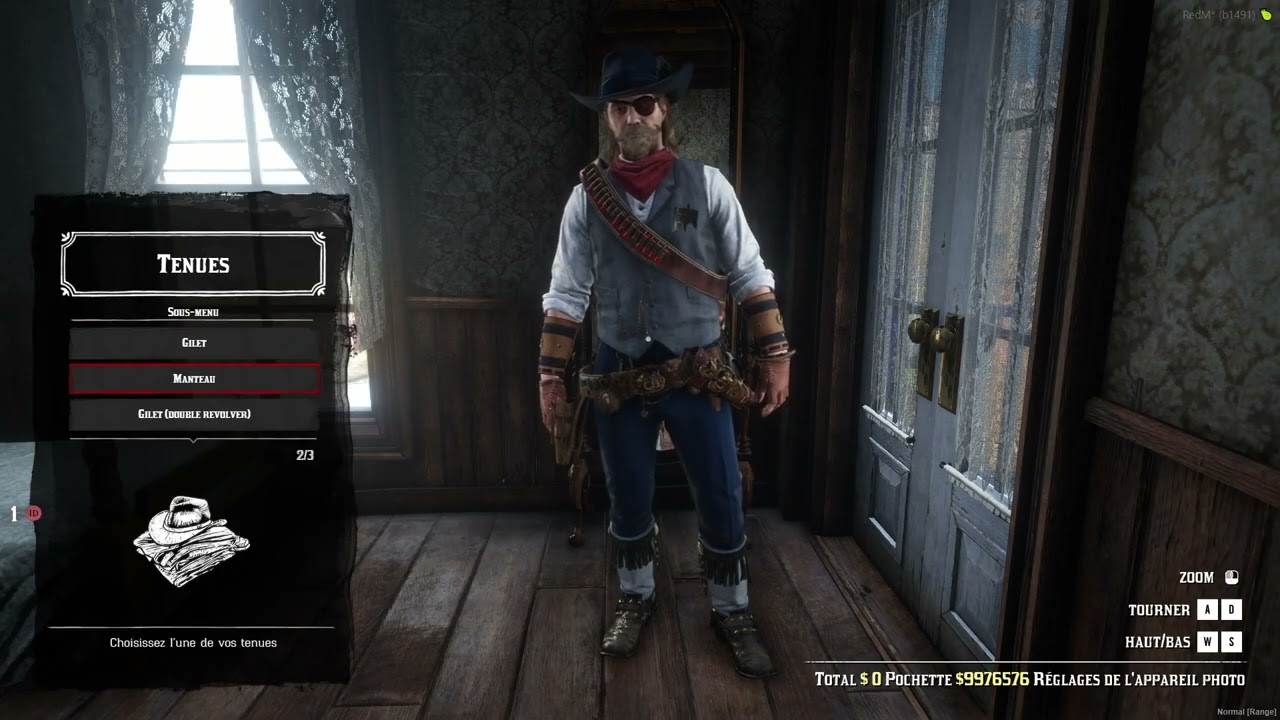Pick the Gilet (double revolver) outfit

(x=194, y=414)
